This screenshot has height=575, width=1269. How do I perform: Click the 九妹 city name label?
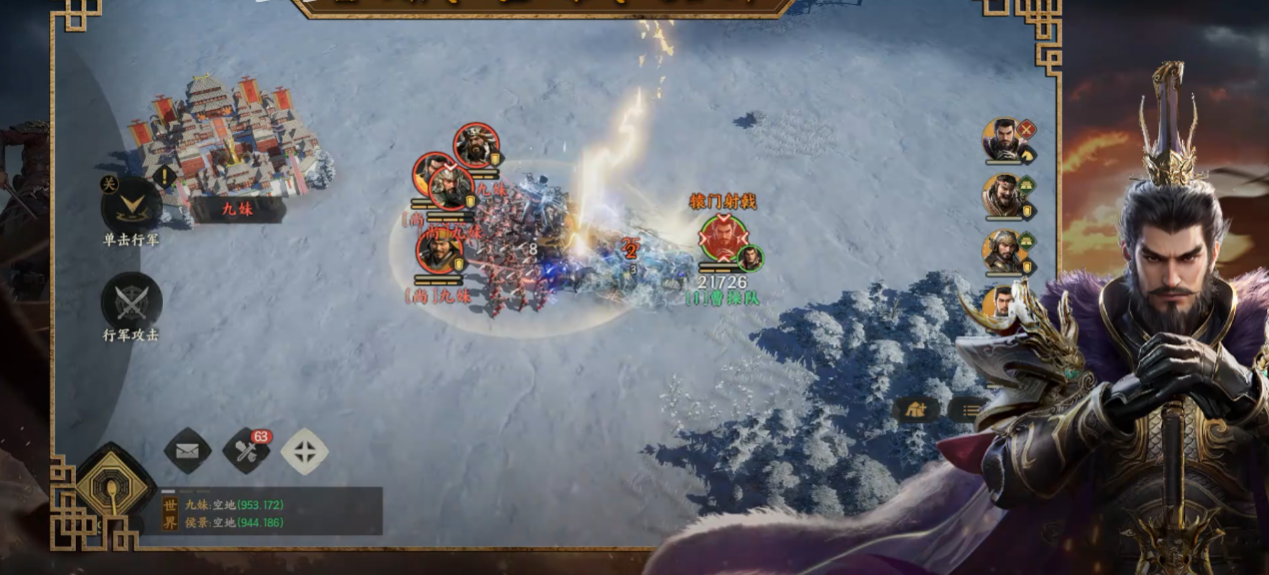[237, 209]
